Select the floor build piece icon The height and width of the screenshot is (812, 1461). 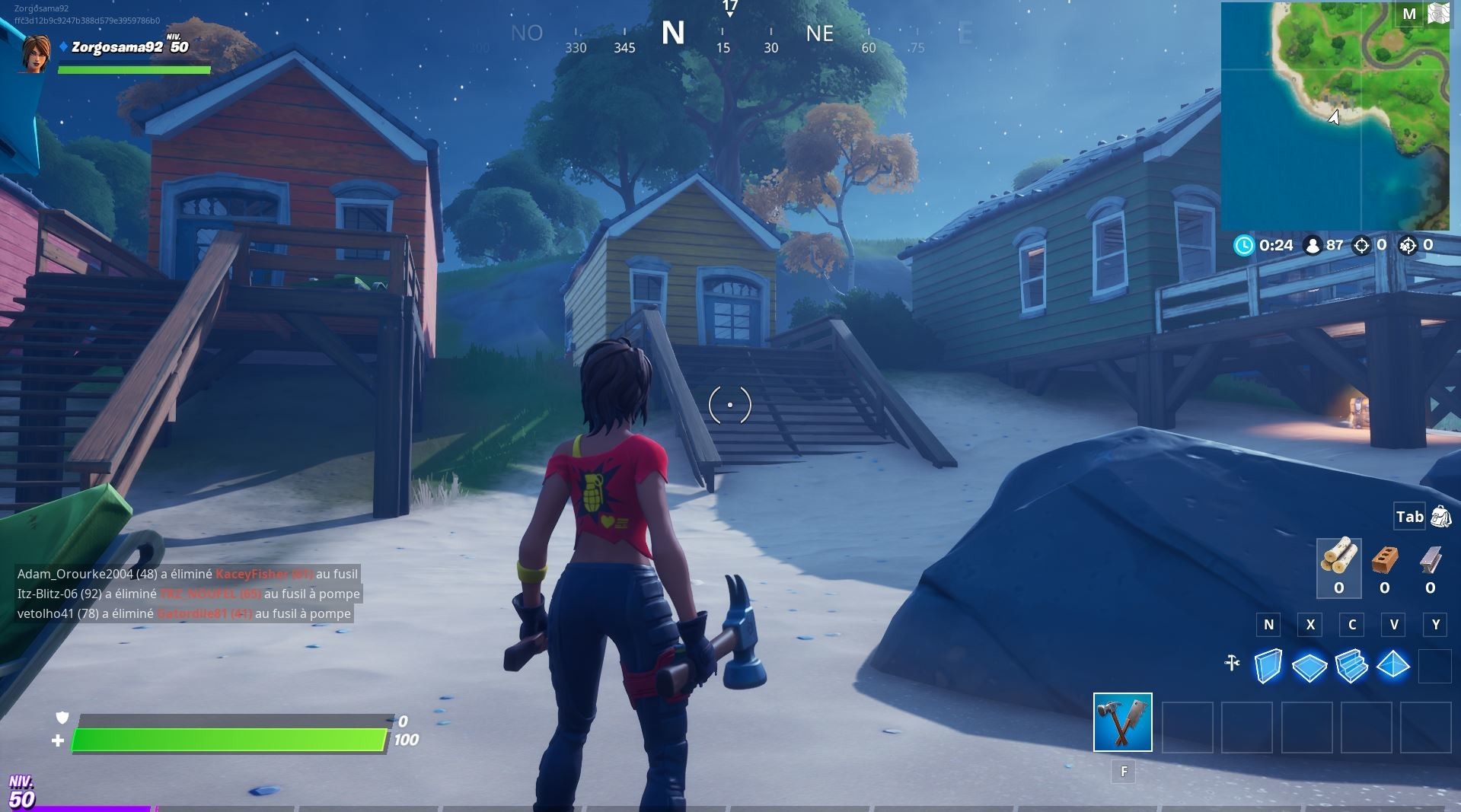[x=1309, y=664]
